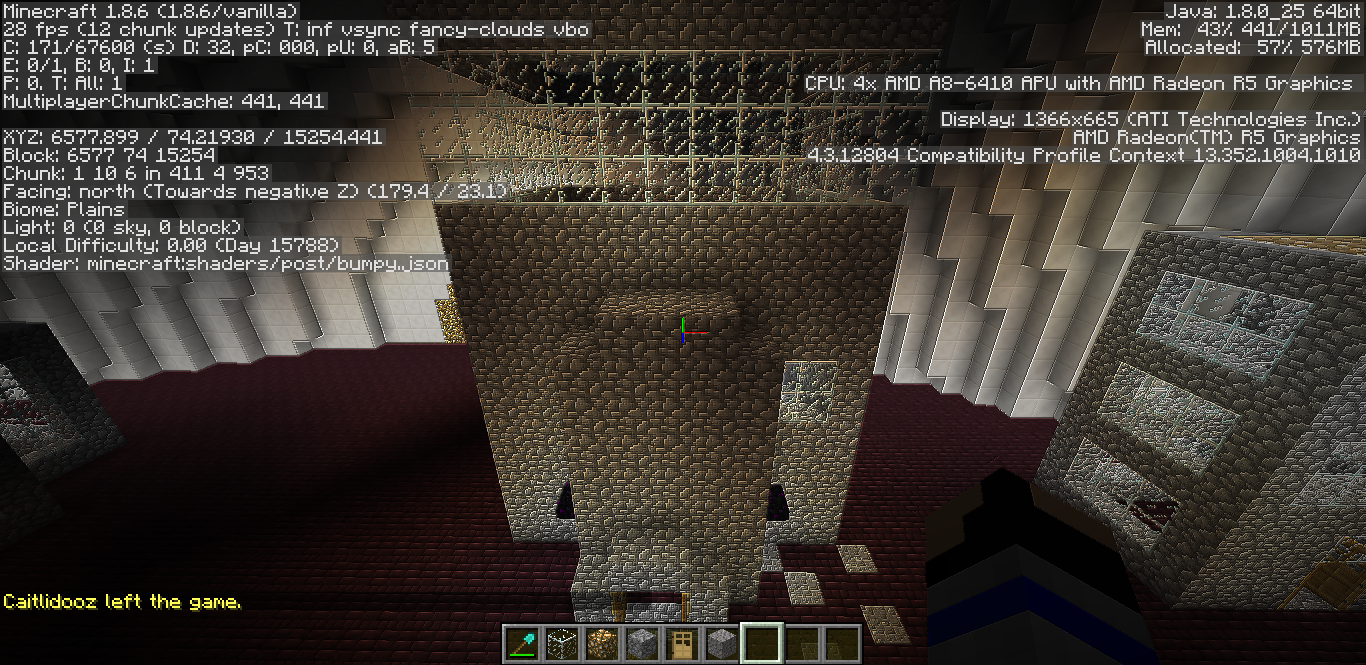Choose the stone block right of the door
The image size is (1366, 665).
pyautogui.click(x=721, y=644)
